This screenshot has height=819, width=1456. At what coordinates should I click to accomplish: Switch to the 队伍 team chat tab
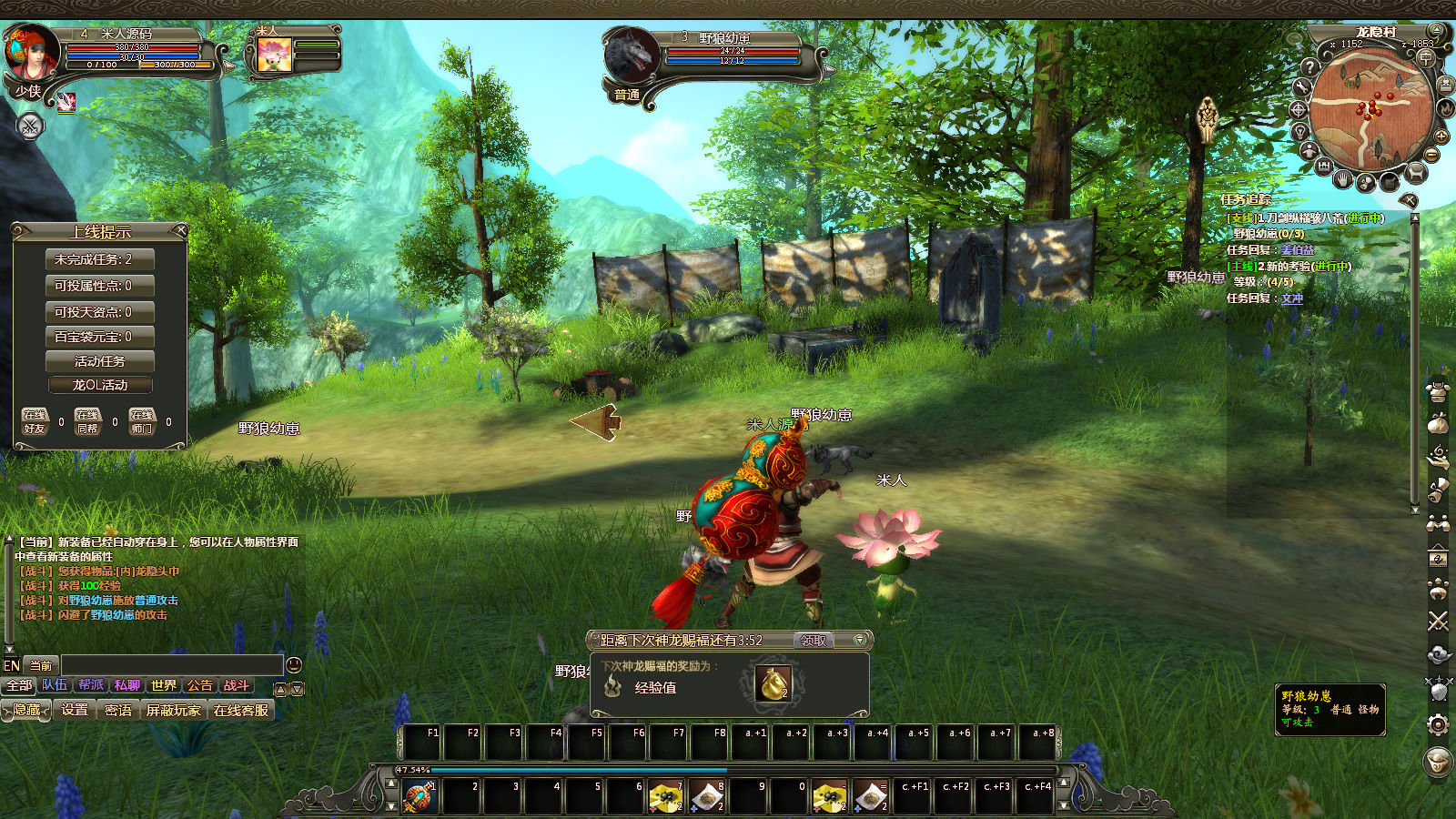coord(55,685)
